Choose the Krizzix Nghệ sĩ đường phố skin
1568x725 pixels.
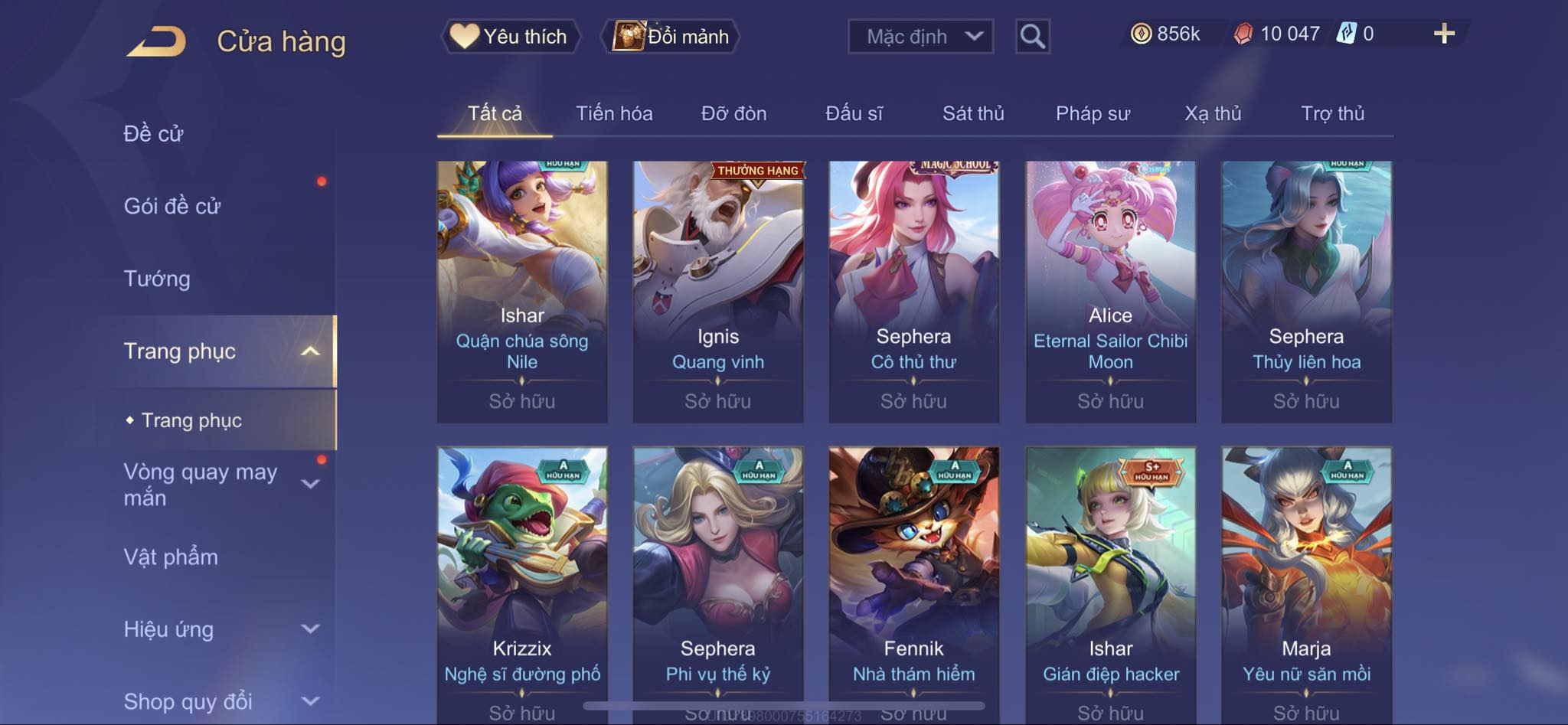pyautogui.click(x=522, y=582)
